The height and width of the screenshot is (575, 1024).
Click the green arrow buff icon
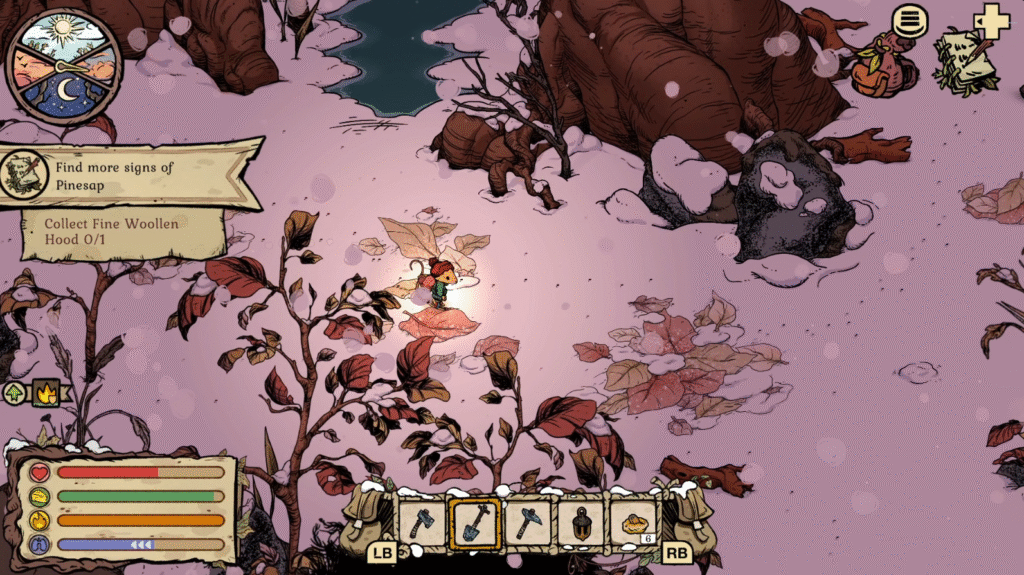coord(16,392)
